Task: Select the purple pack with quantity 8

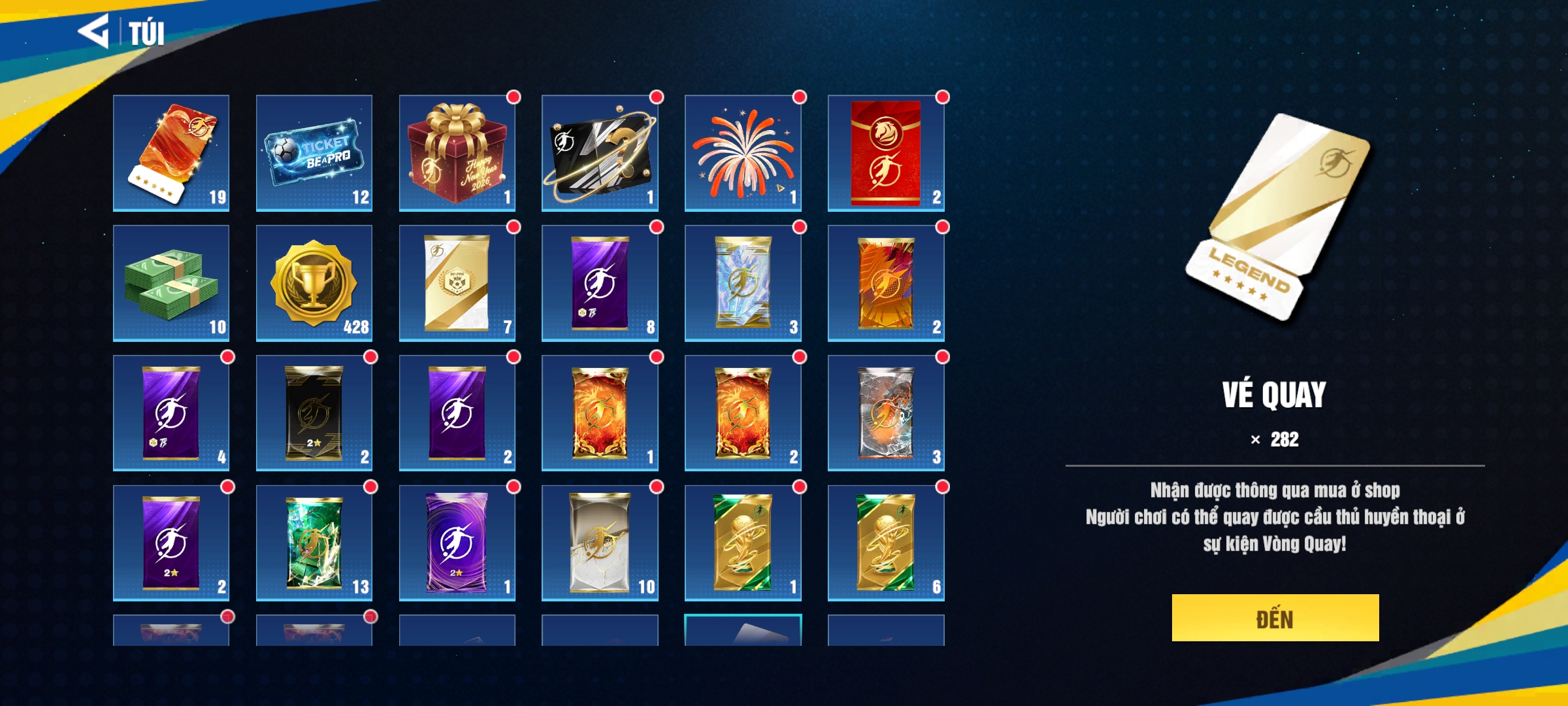Action: pos(600,283)
